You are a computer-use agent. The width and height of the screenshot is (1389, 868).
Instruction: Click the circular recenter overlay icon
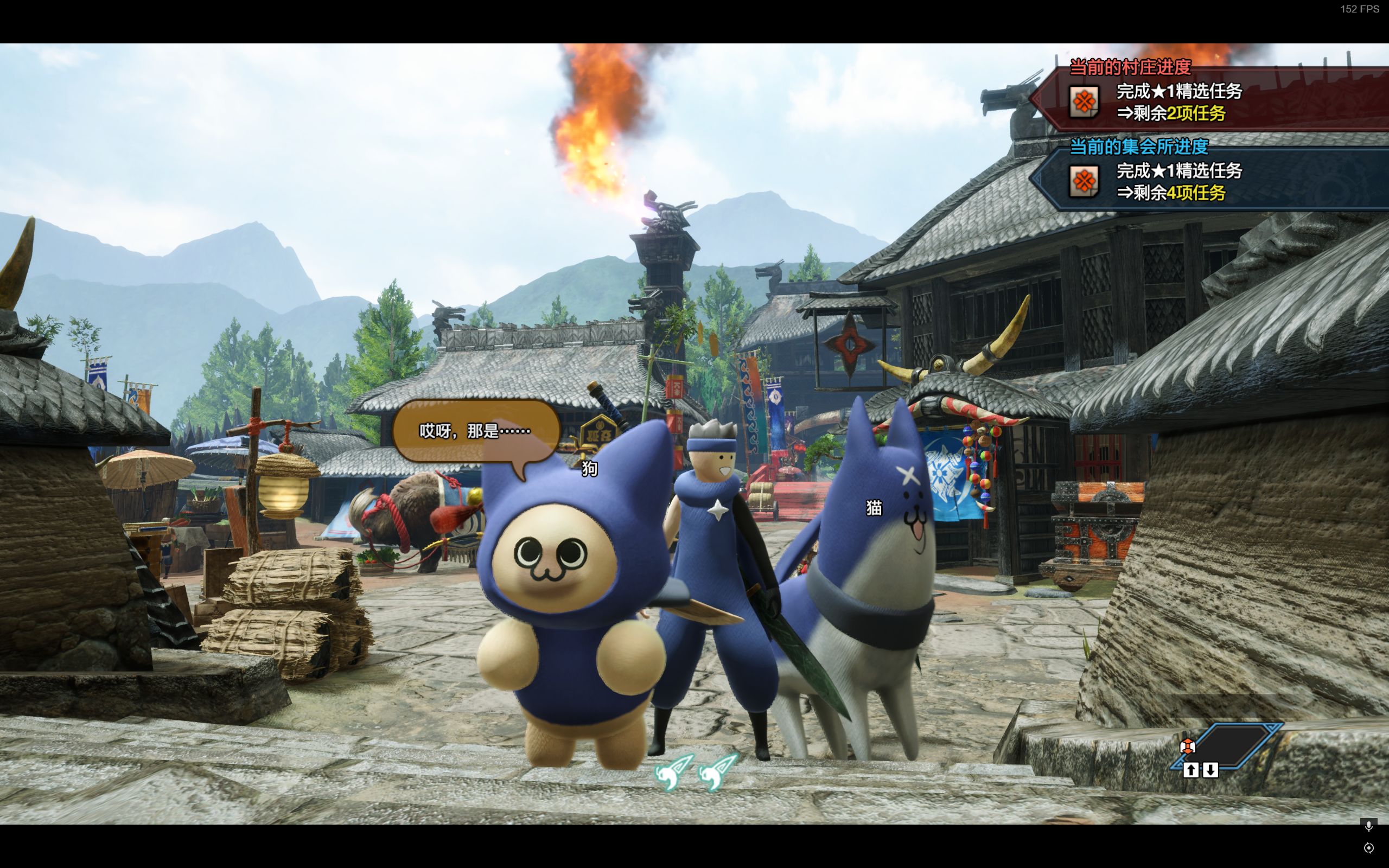click(1368, 848)
